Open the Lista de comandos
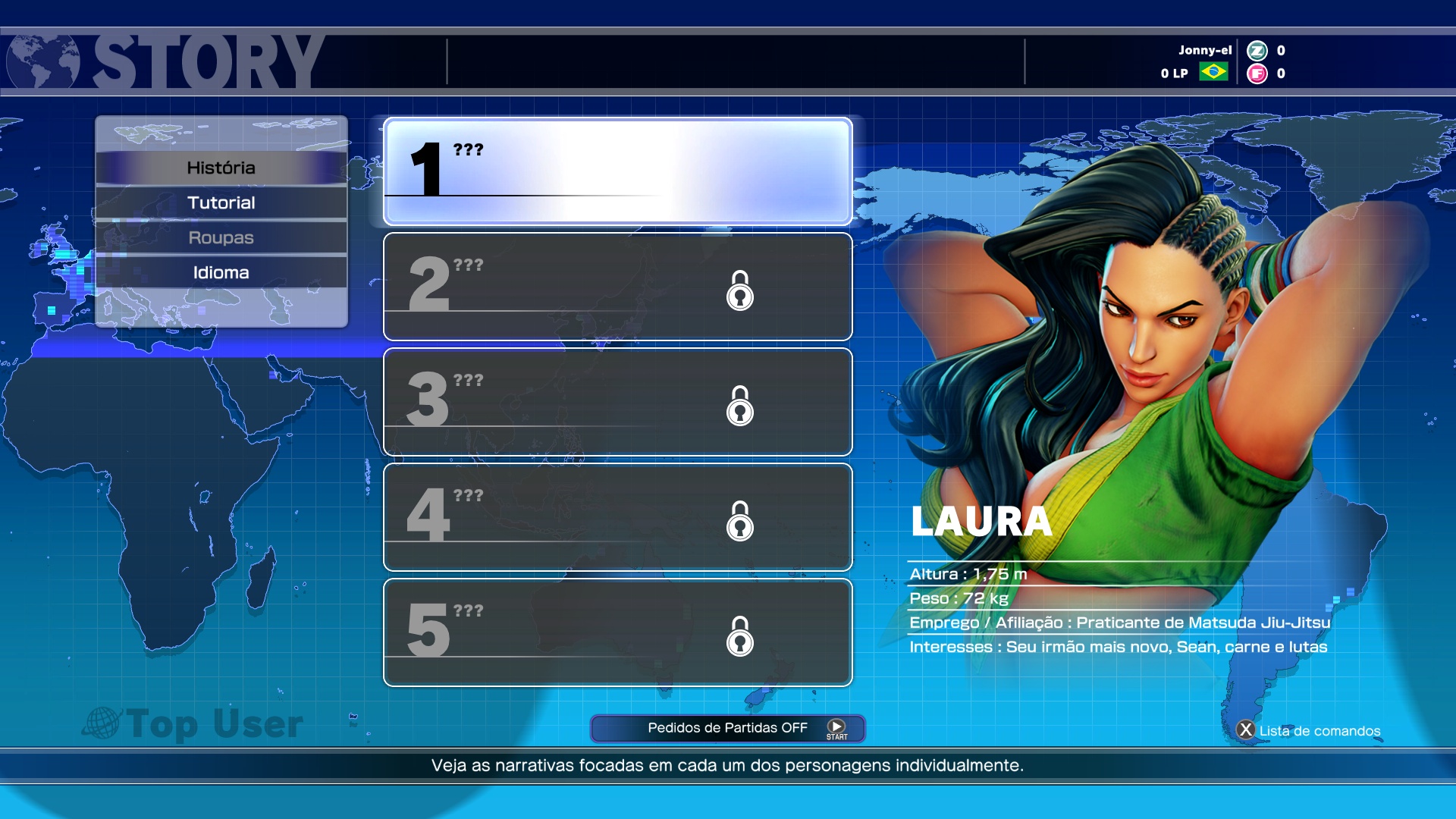1456x819 pixels. coord(1310,730)
